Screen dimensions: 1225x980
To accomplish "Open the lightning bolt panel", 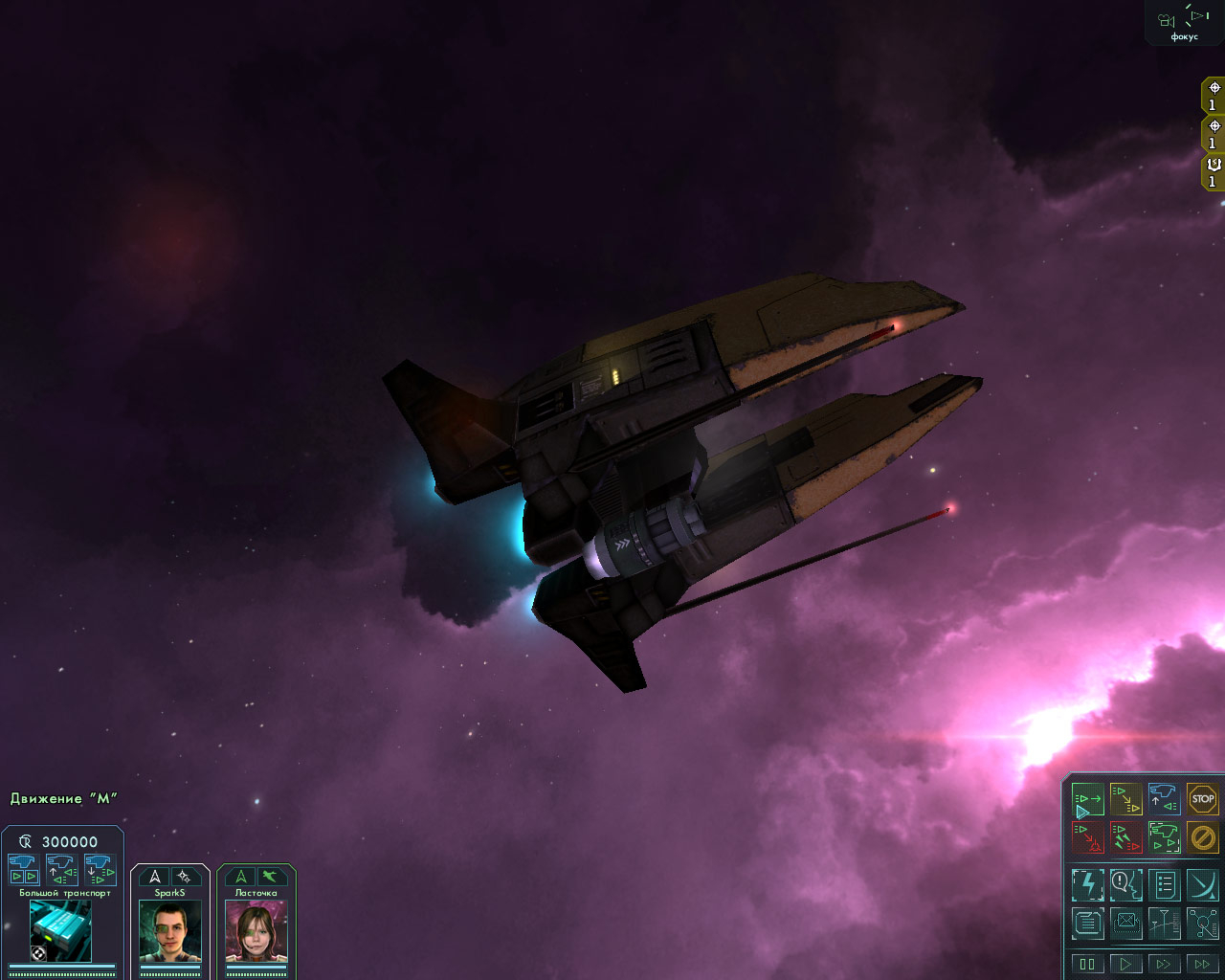I will [1087, 884].
